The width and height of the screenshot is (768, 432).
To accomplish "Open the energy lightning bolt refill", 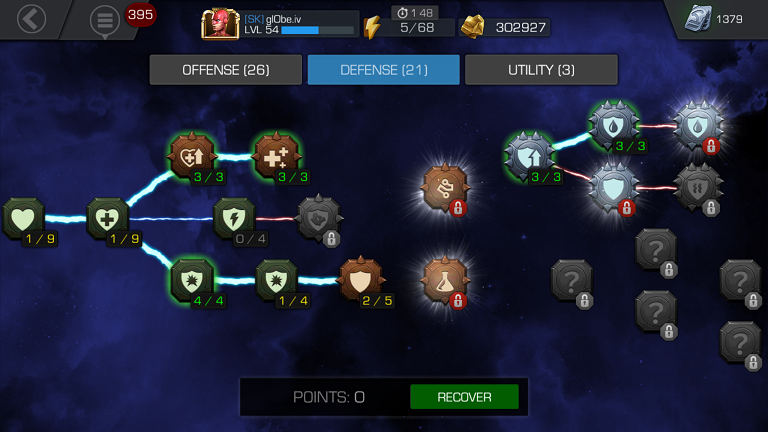I will (372, 27).
